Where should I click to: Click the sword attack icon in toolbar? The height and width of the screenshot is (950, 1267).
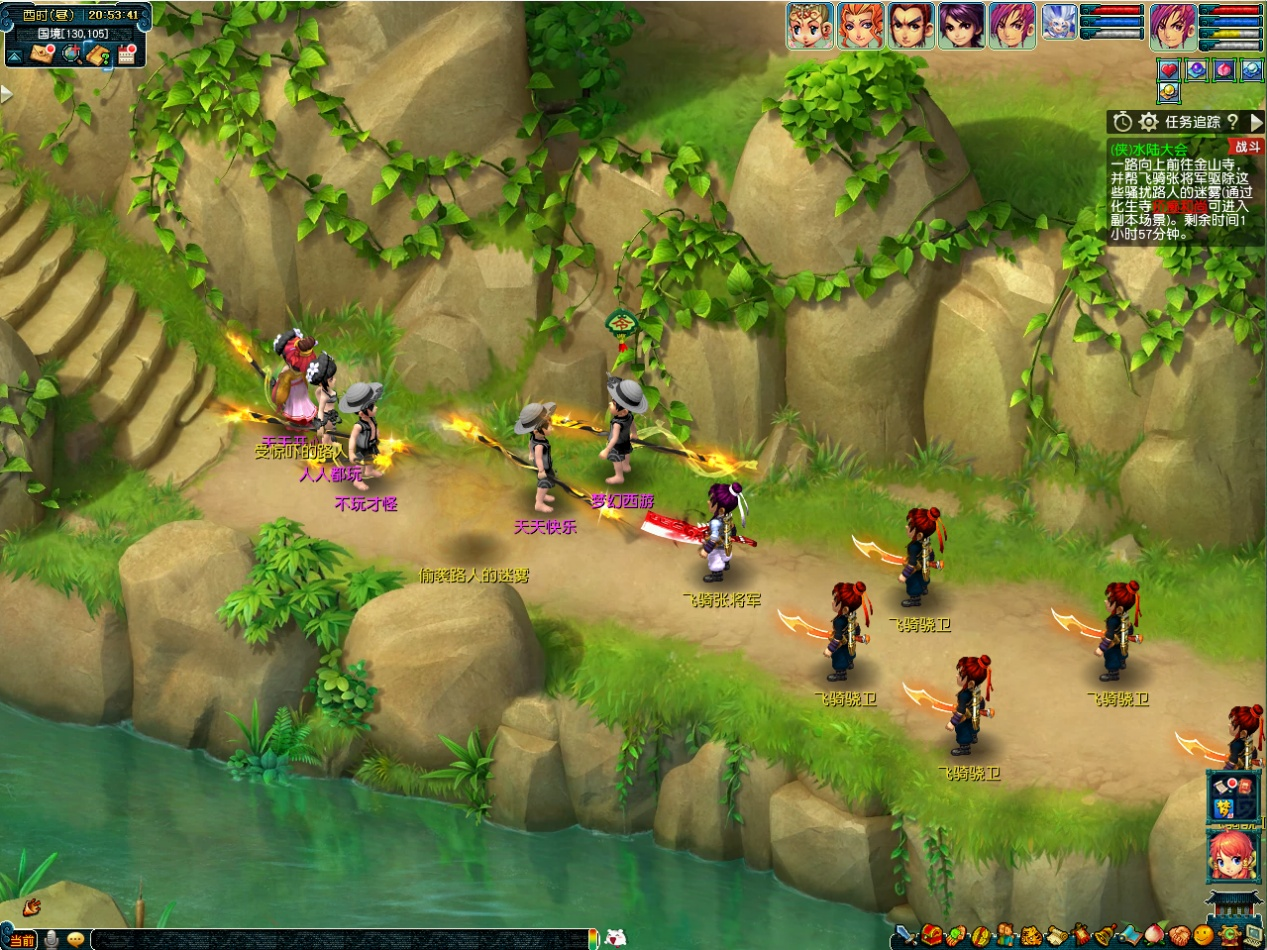[x=906, y=936]
